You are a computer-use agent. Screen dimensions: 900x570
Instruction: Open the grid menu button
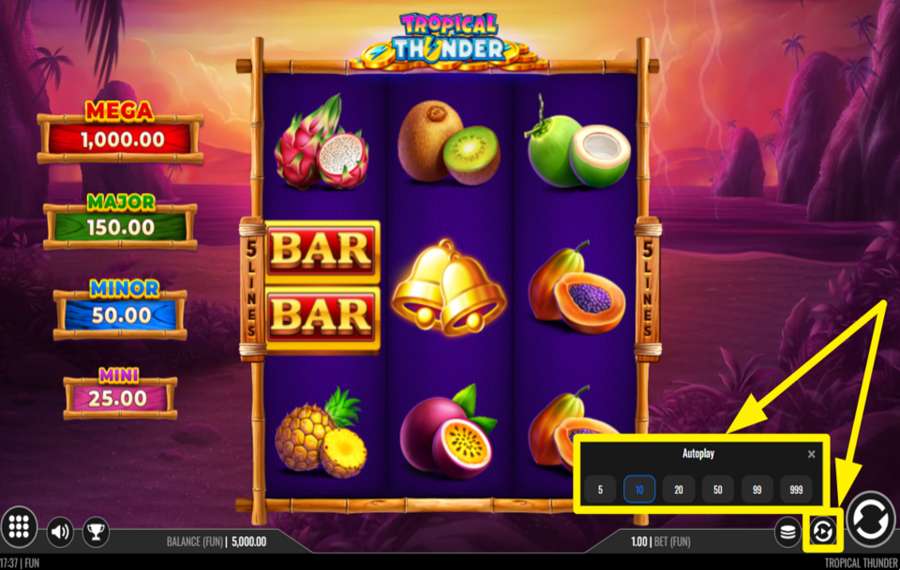19,527
